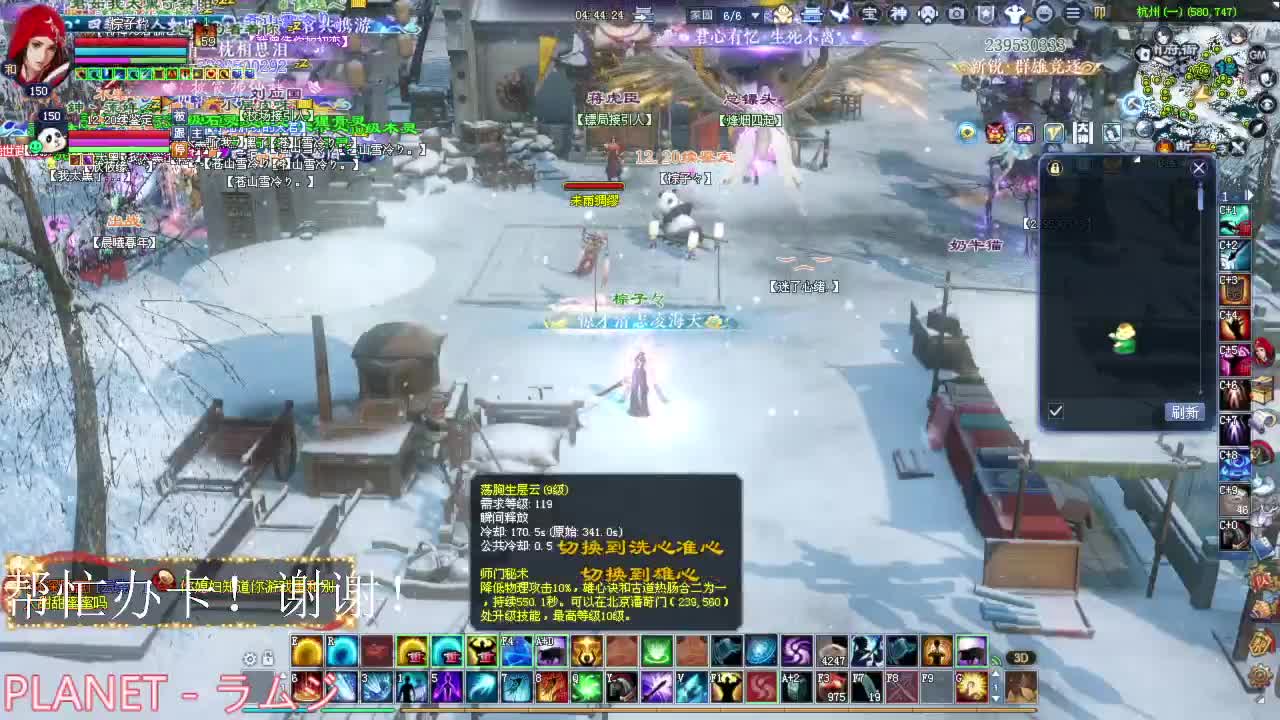Toggle the 3D view button near the hotbar

pos(1017,657)
